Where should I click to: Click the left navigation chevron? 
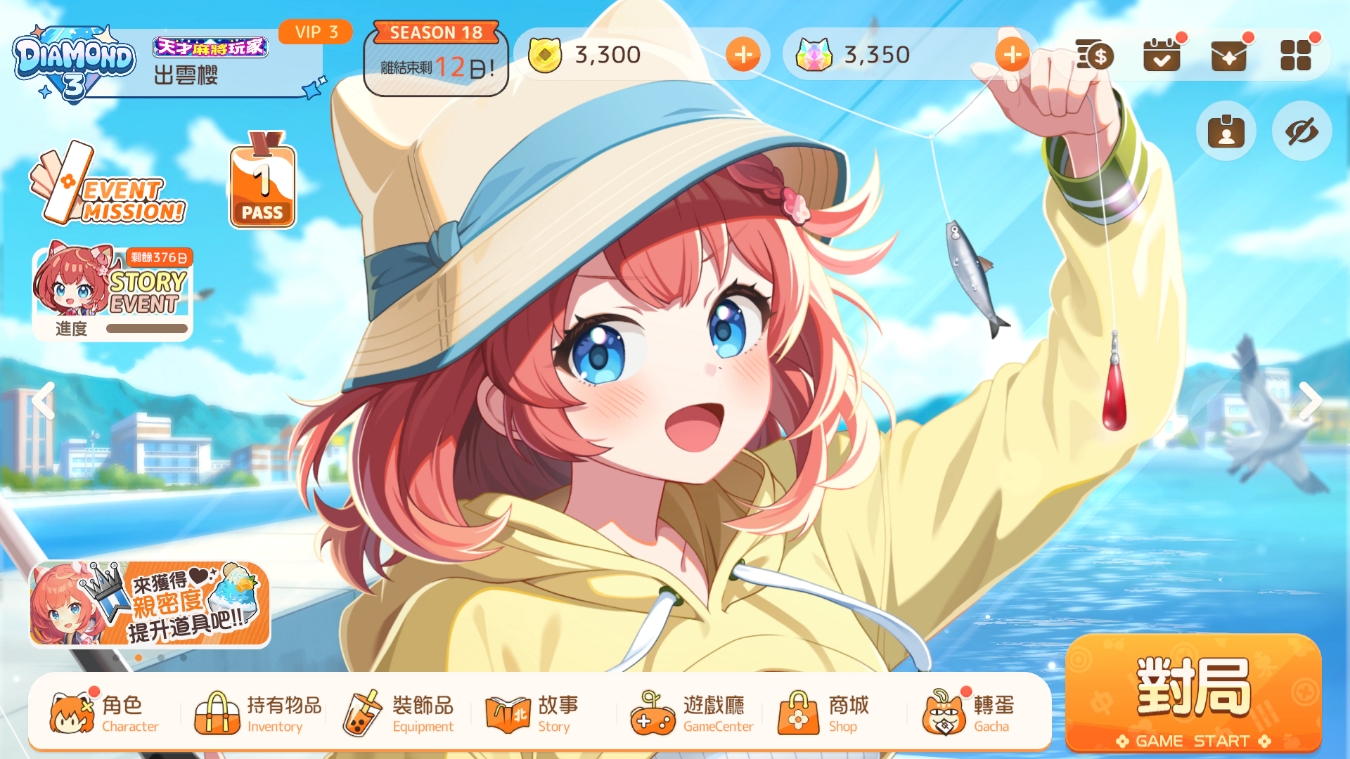[44, 400]
